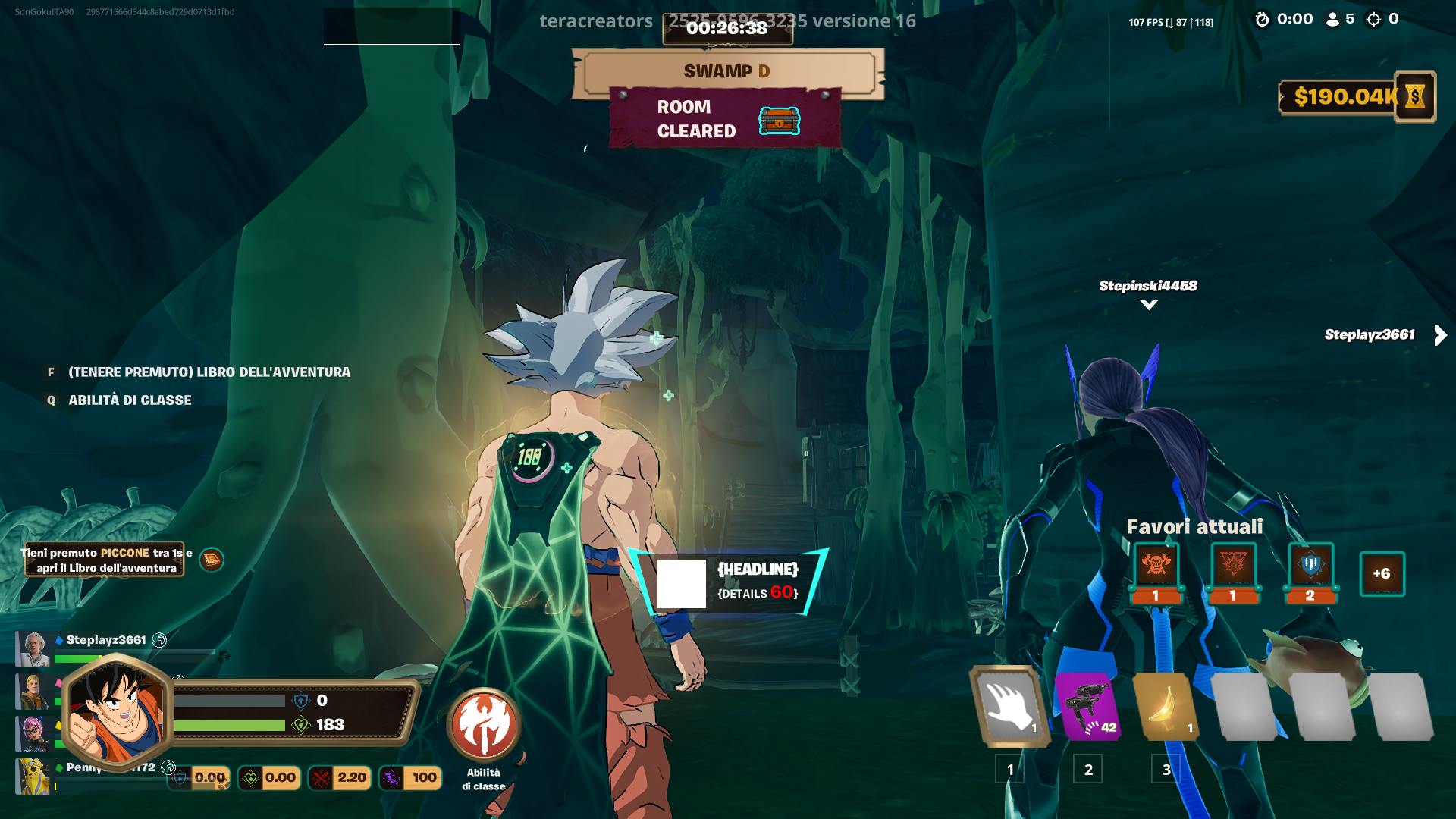Open the adventure book icon
The width and height of the screenshot is (1456, 819).
pyautogui.click(x=212, y=560)
